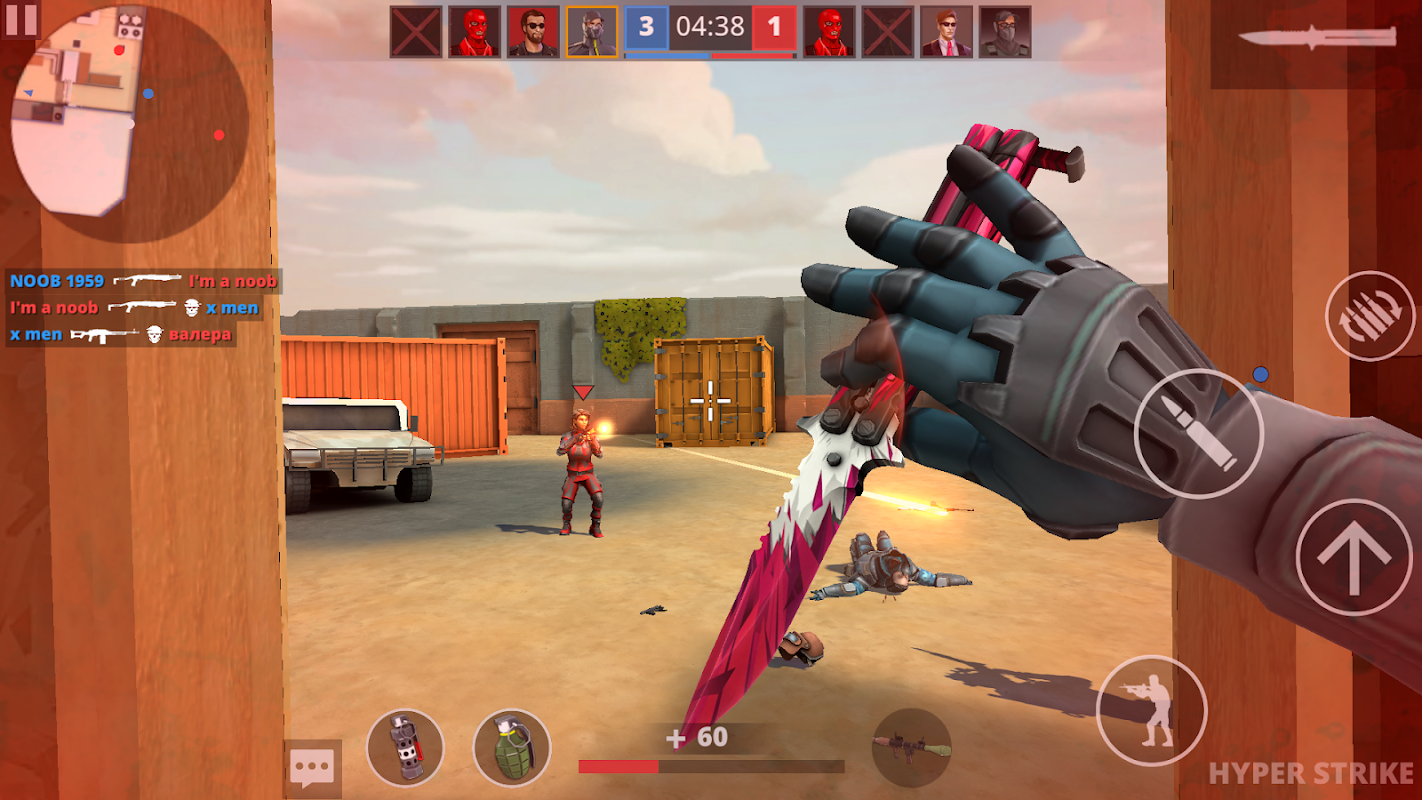Switch to the rocket launcher weapon
This screenshot has height=800, width=1422.
pyautogui.click(x=911, y=747)
